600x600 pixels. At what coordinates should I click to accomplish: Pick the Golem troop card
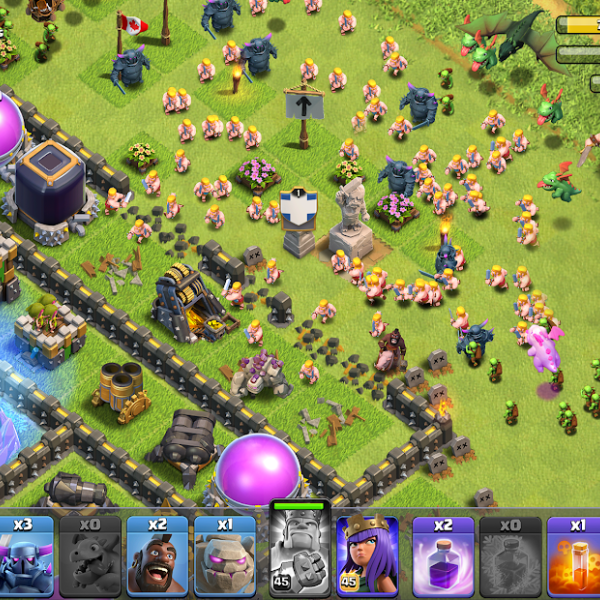tap(224, 558)
